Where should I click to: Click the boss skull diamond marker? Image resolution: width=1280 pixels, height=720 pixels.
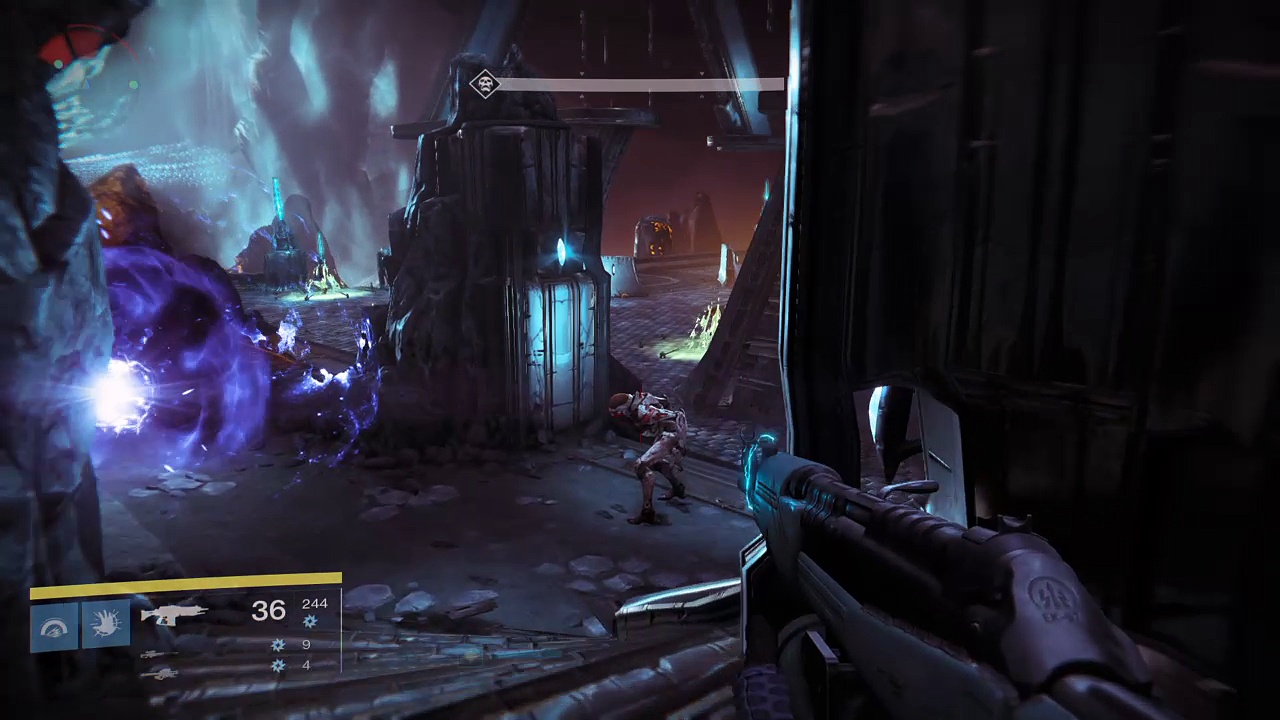(485, 84)
